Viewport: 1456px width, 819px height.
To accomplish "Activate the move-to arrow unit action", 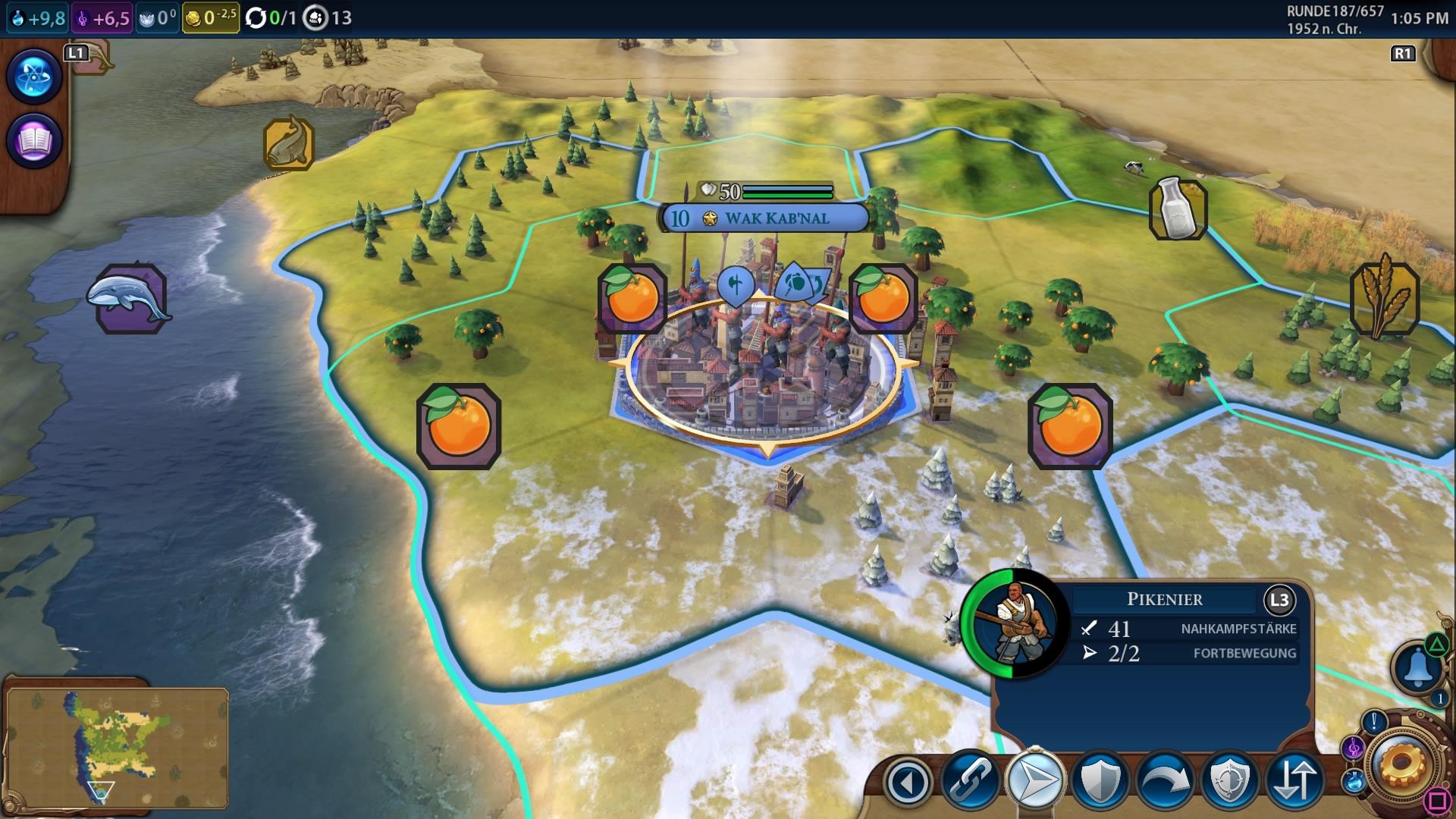I will tap(1035, 781).
